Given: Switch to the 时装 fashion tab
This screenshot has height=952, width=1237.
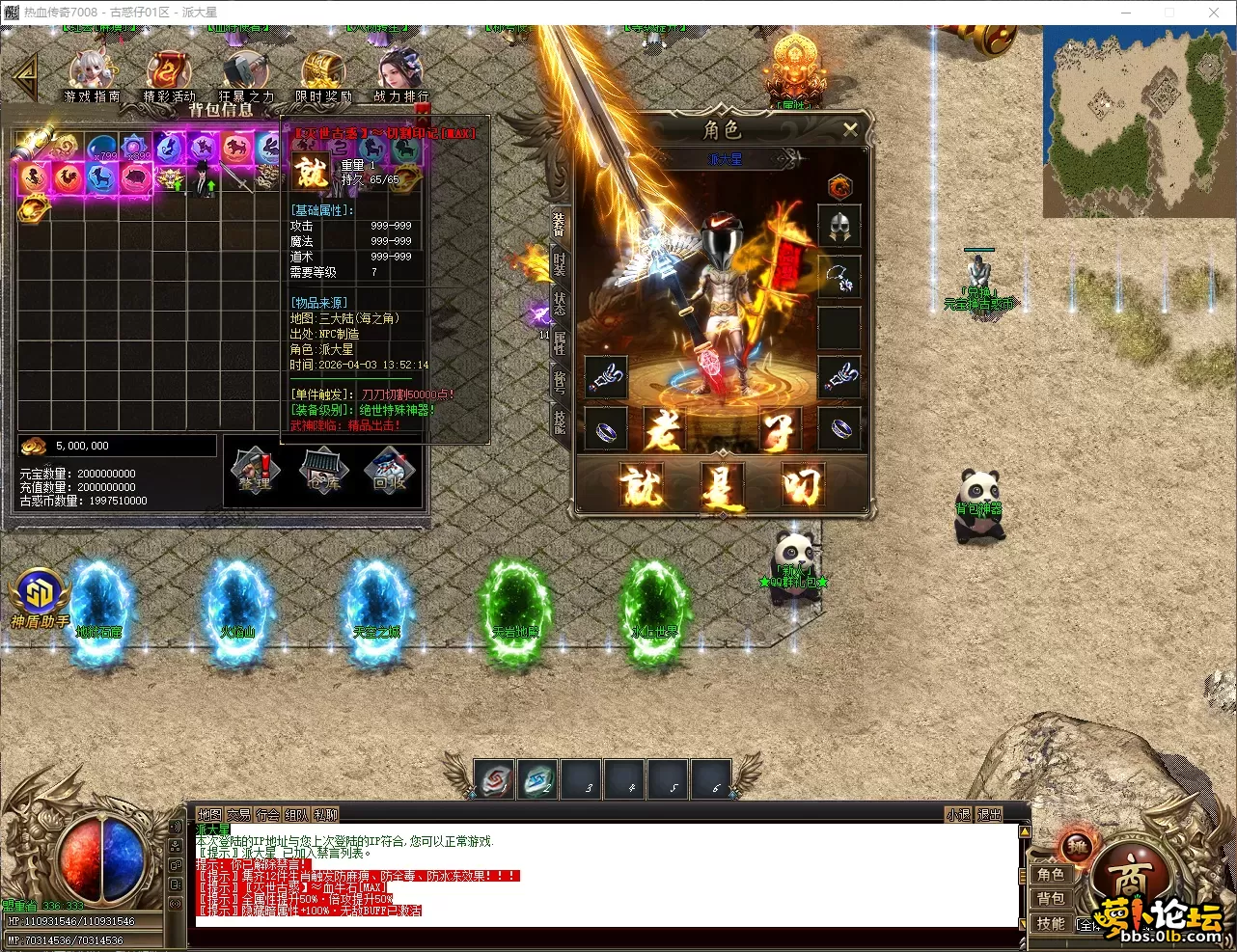Looking at the screenshot, I should click(x=559, y=262).
